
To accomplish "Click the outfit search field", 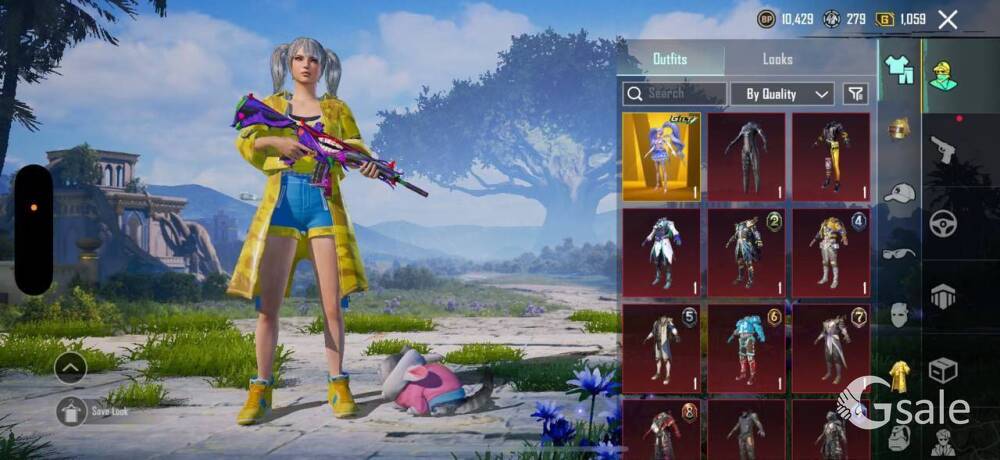I will [x=675, y=94].
